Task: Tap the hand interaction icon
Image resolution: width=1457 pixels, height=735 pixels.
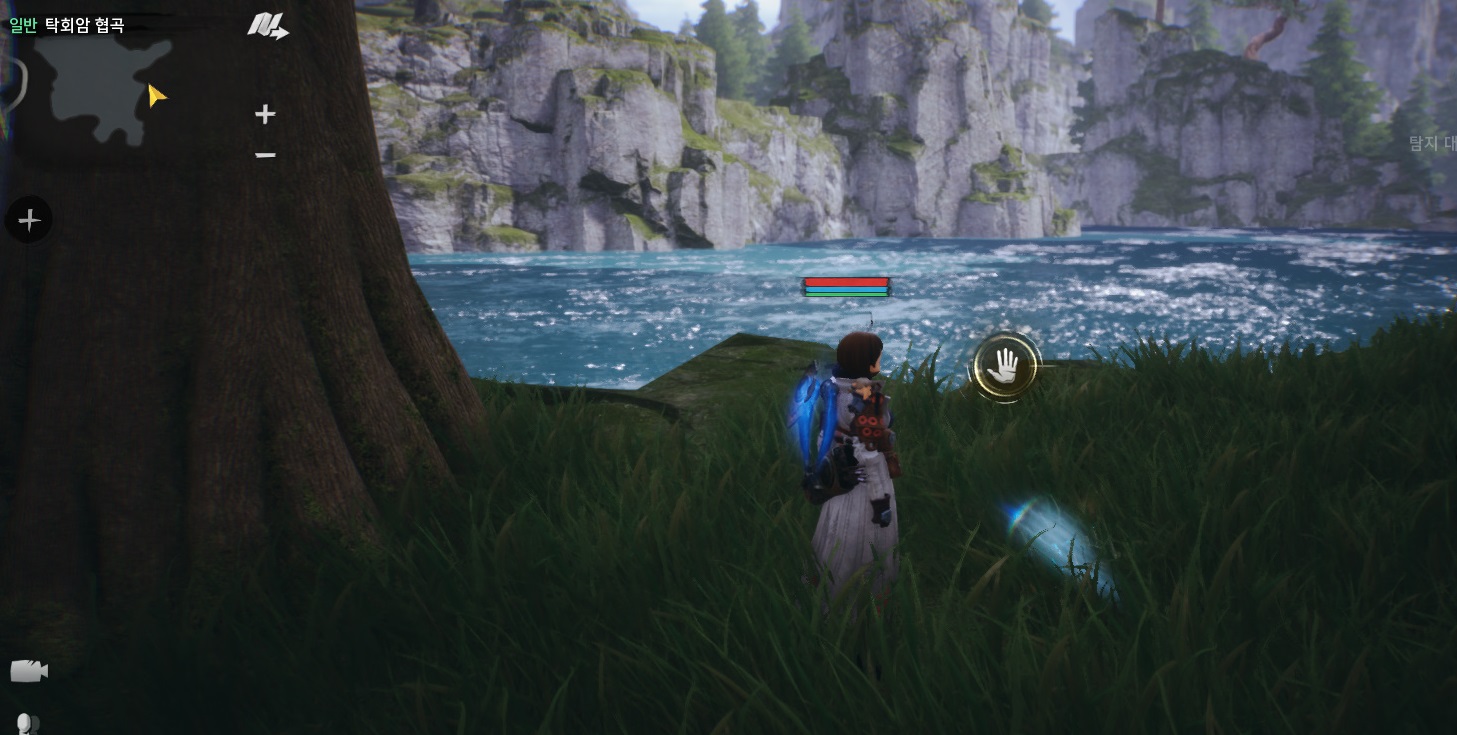Action: pos(1005,367)
